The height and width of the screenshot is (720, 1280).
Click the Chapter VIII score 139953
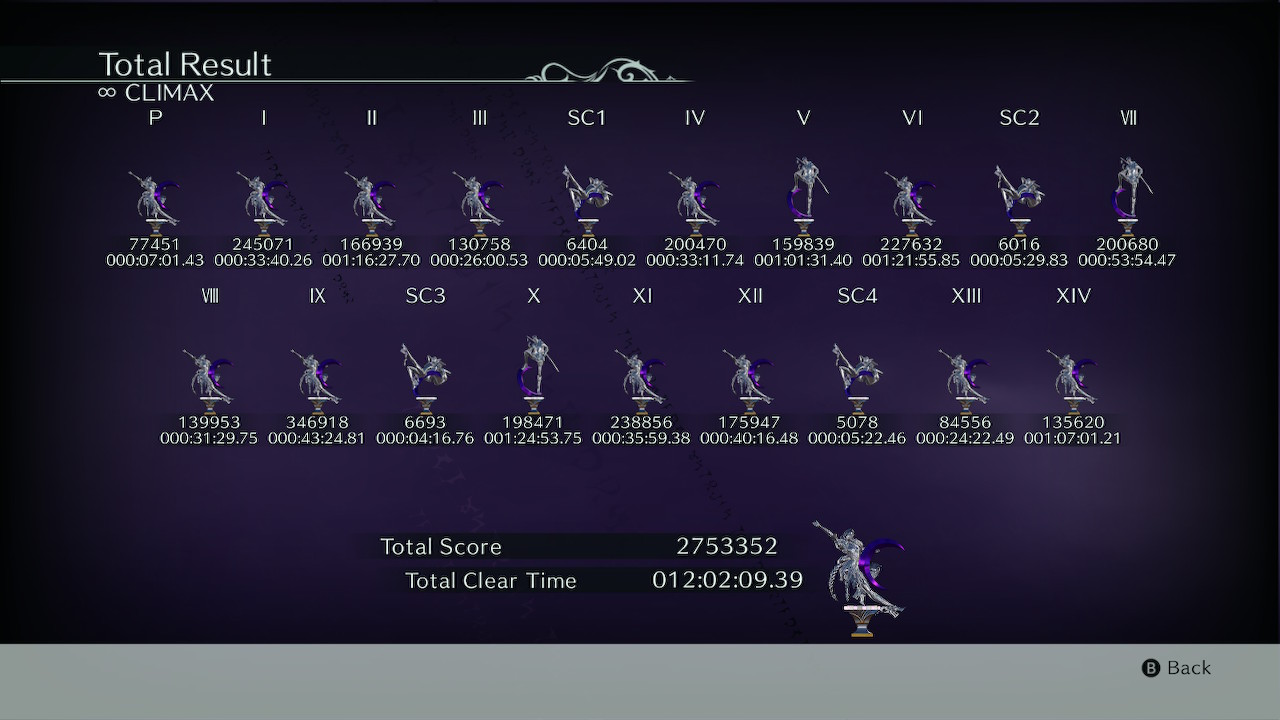pyautogui.click(x=211, y=422)
